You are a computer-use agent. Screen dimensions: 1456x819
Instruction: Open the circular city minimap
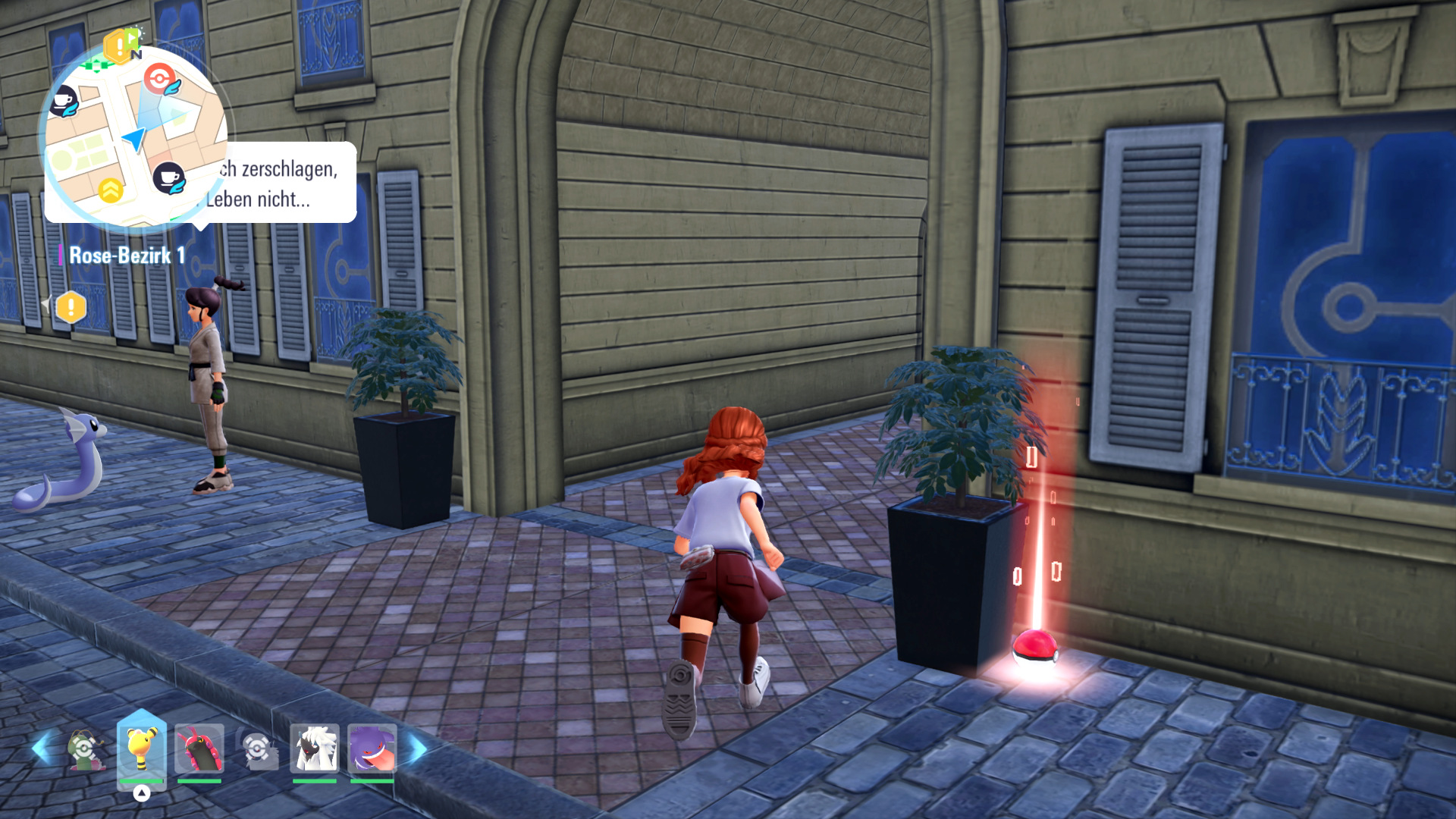tap(135, 136)
